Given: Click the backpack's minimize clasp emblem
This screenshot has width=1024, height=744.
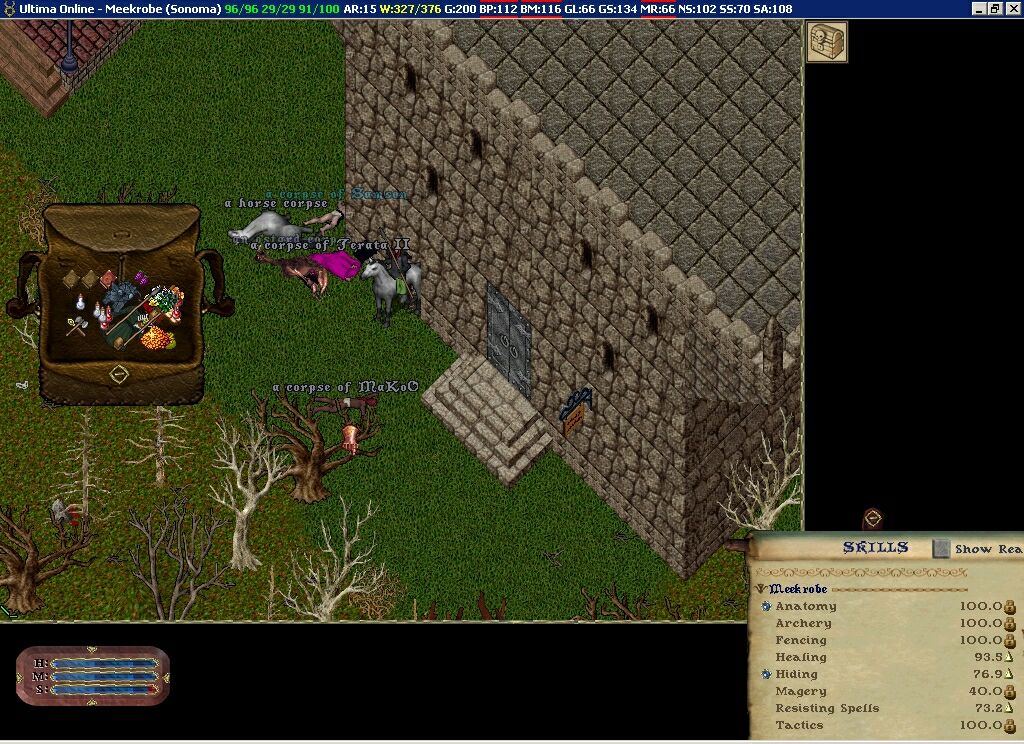Looking at the screenshot, I should point(119,374).
